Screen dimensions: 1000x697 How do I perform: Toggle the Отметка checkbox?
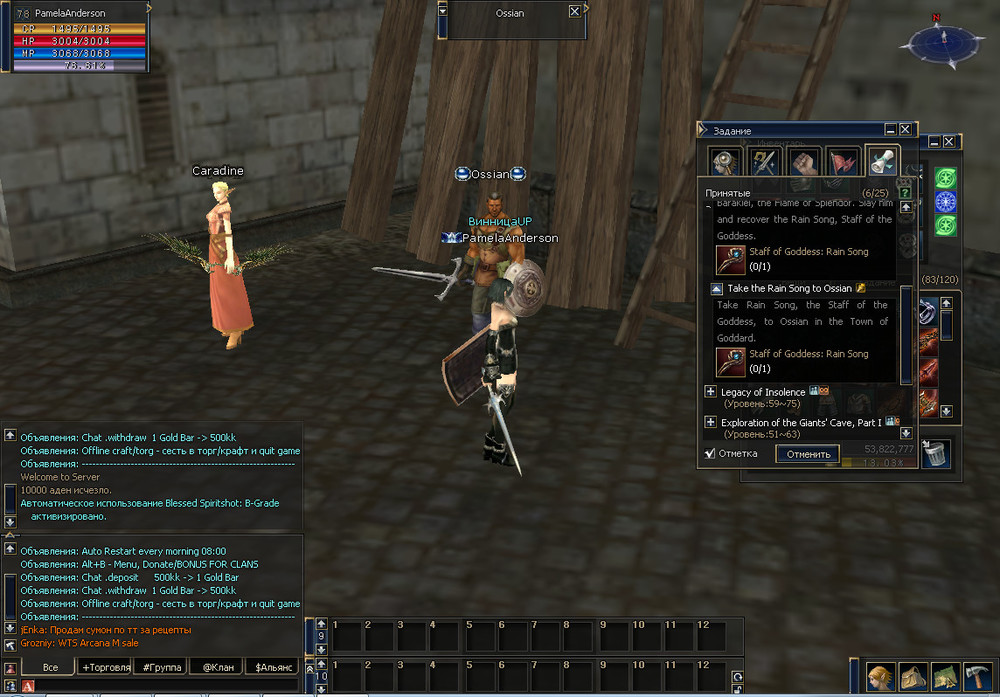[x=710, y=453]
